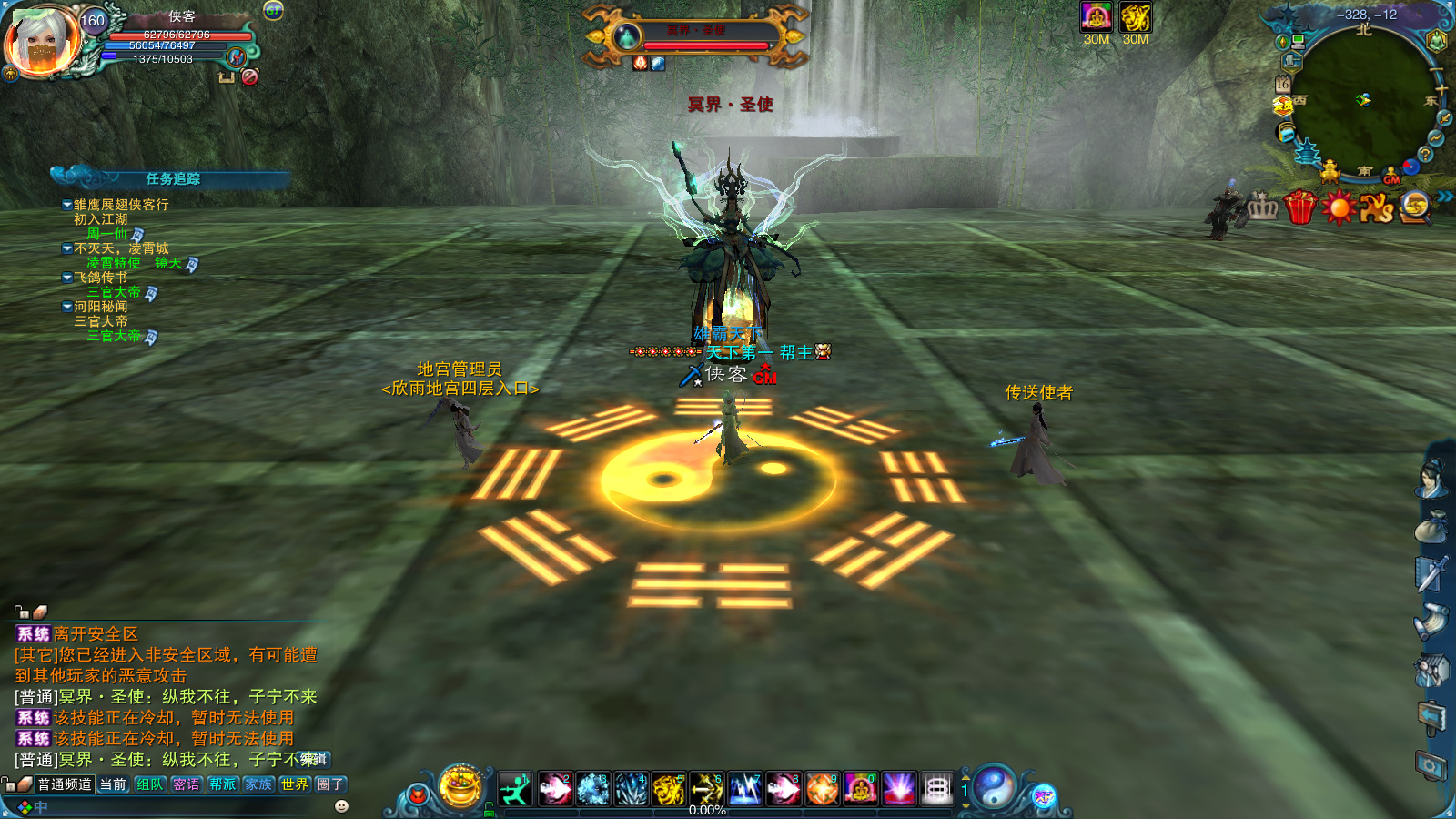Open the 帮派 guild chat tab

tap(222, 784)
